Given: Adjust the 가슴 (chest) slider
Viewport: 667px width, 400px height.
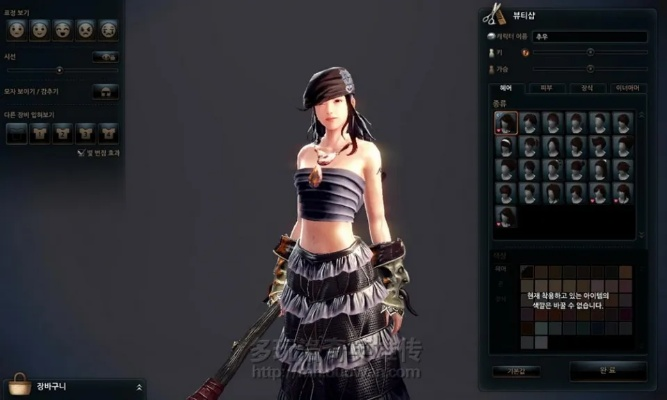Looking at the screenshot, I should tap(590, 69).
